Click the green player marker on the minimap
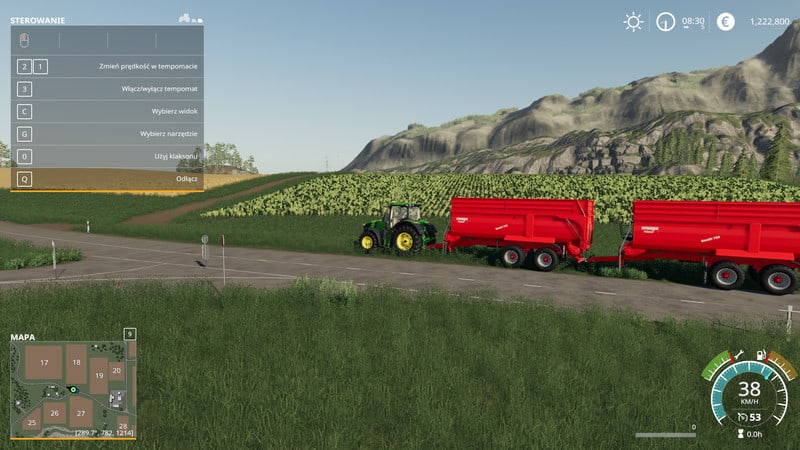The image size is (800, 450). [x=72, y=389]
